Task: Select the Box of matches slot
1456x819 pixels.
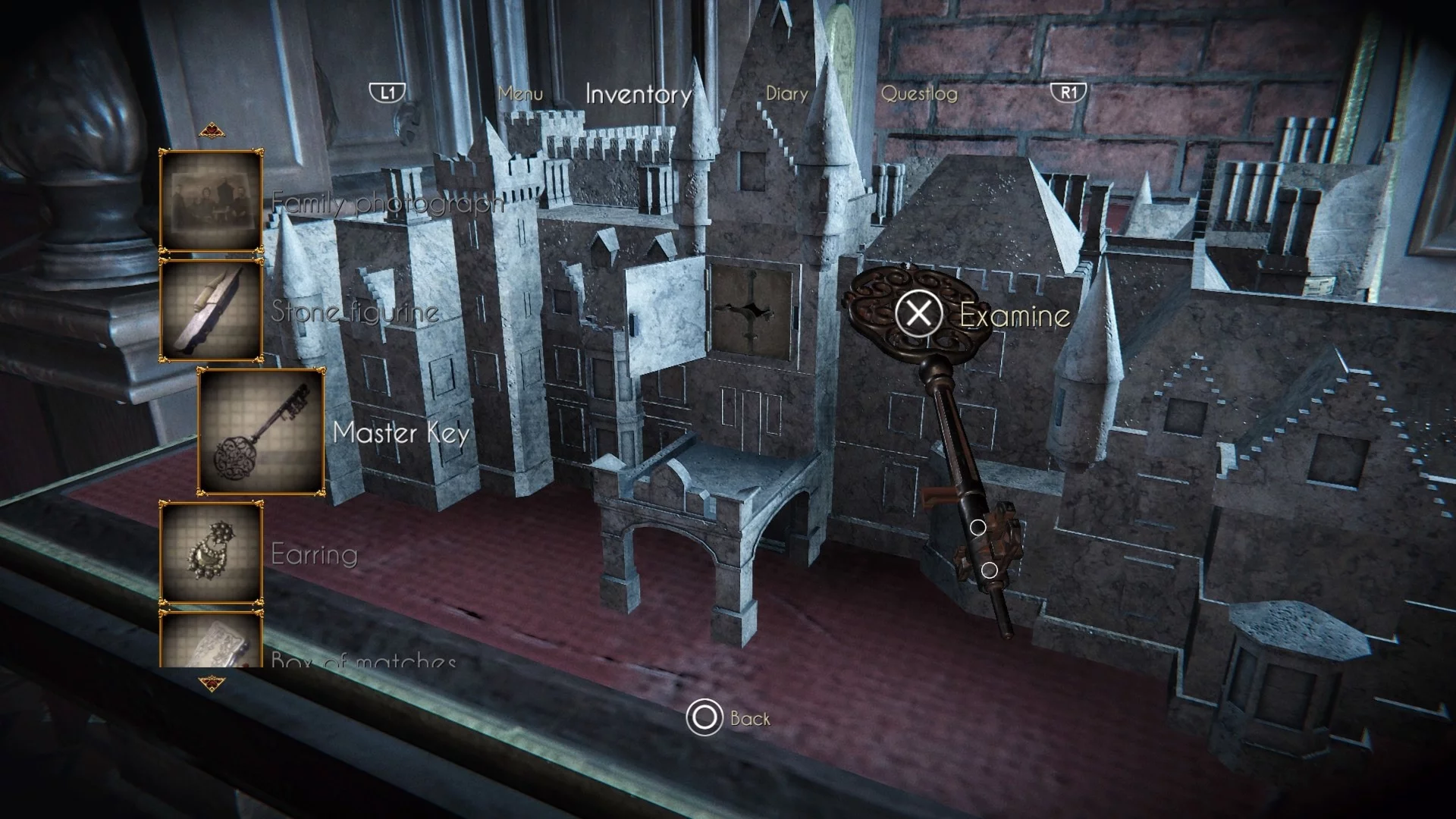Action: (211, 641)
